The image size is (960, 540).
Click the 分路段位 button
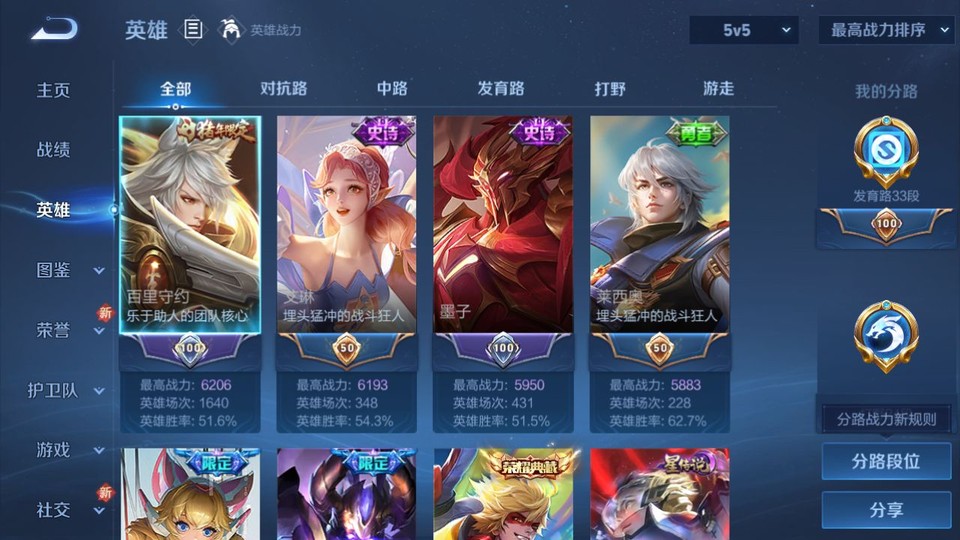[886, 462]
